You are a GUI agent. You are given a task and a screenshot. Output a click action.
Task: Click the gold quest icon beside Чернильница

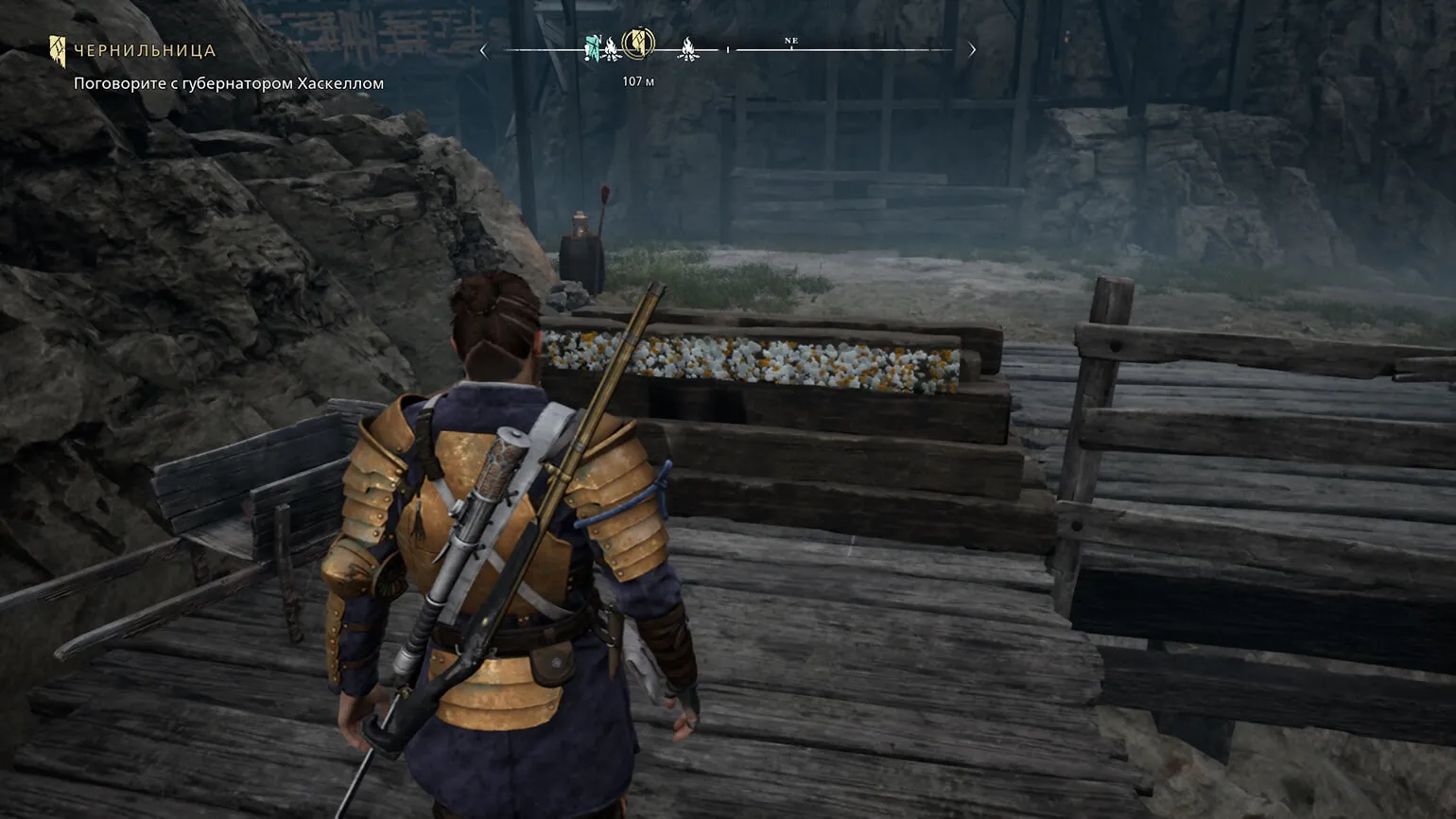58,50
